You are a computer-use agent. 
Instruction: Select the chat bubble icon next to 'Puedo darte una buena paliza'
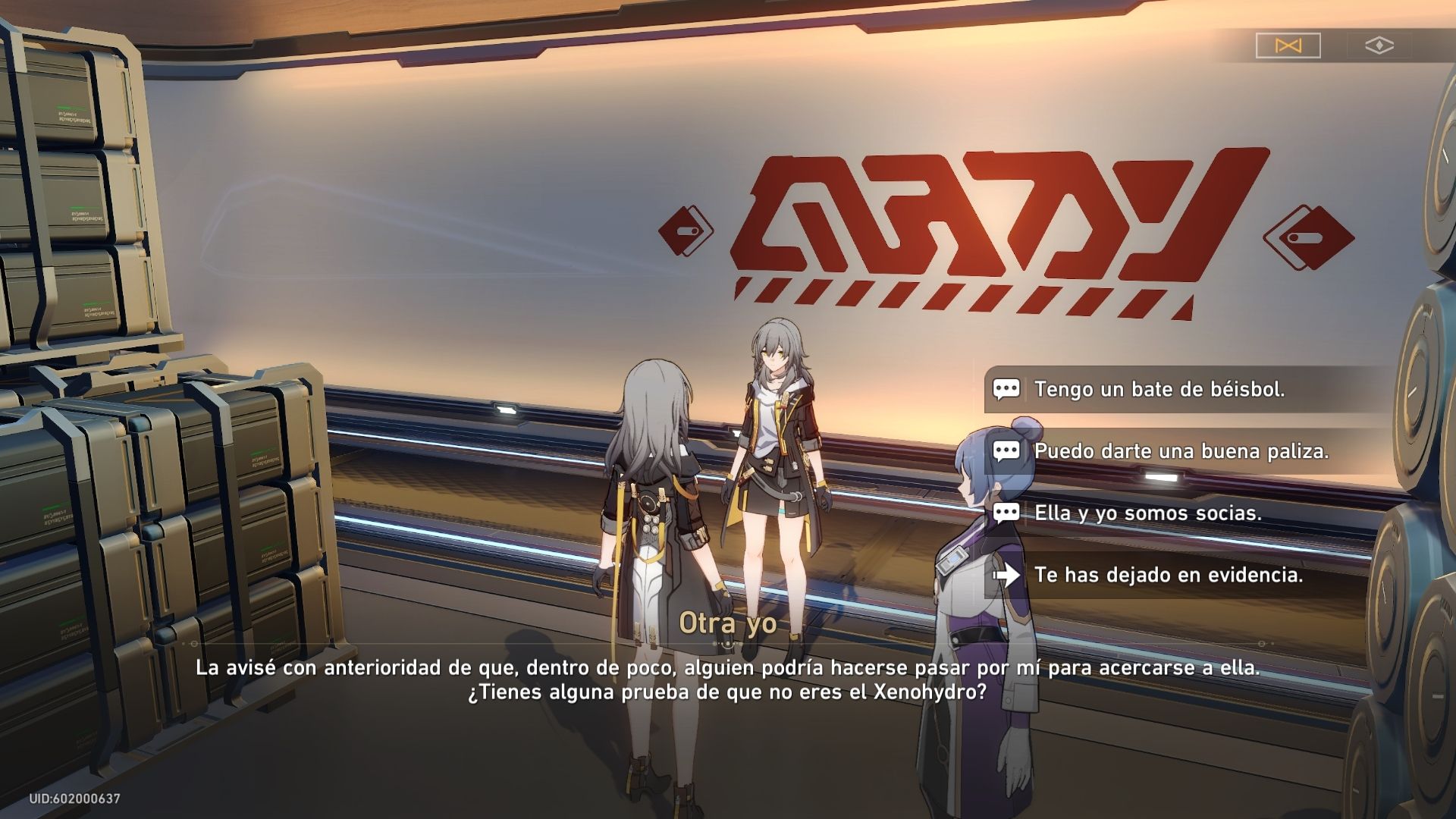point(1008,451)
